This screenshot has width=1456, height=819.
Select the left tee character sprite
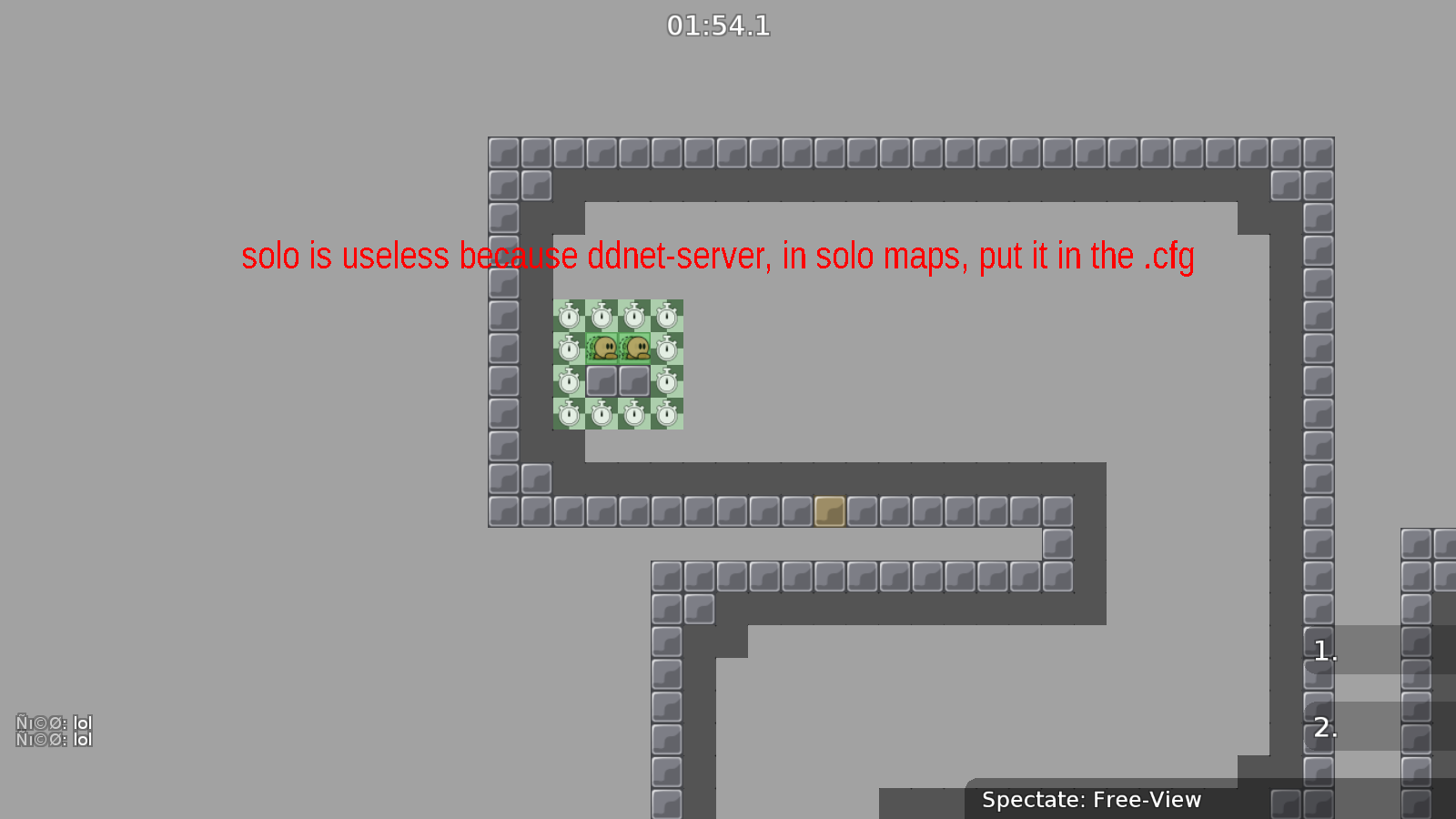click(x=601, y=347)
